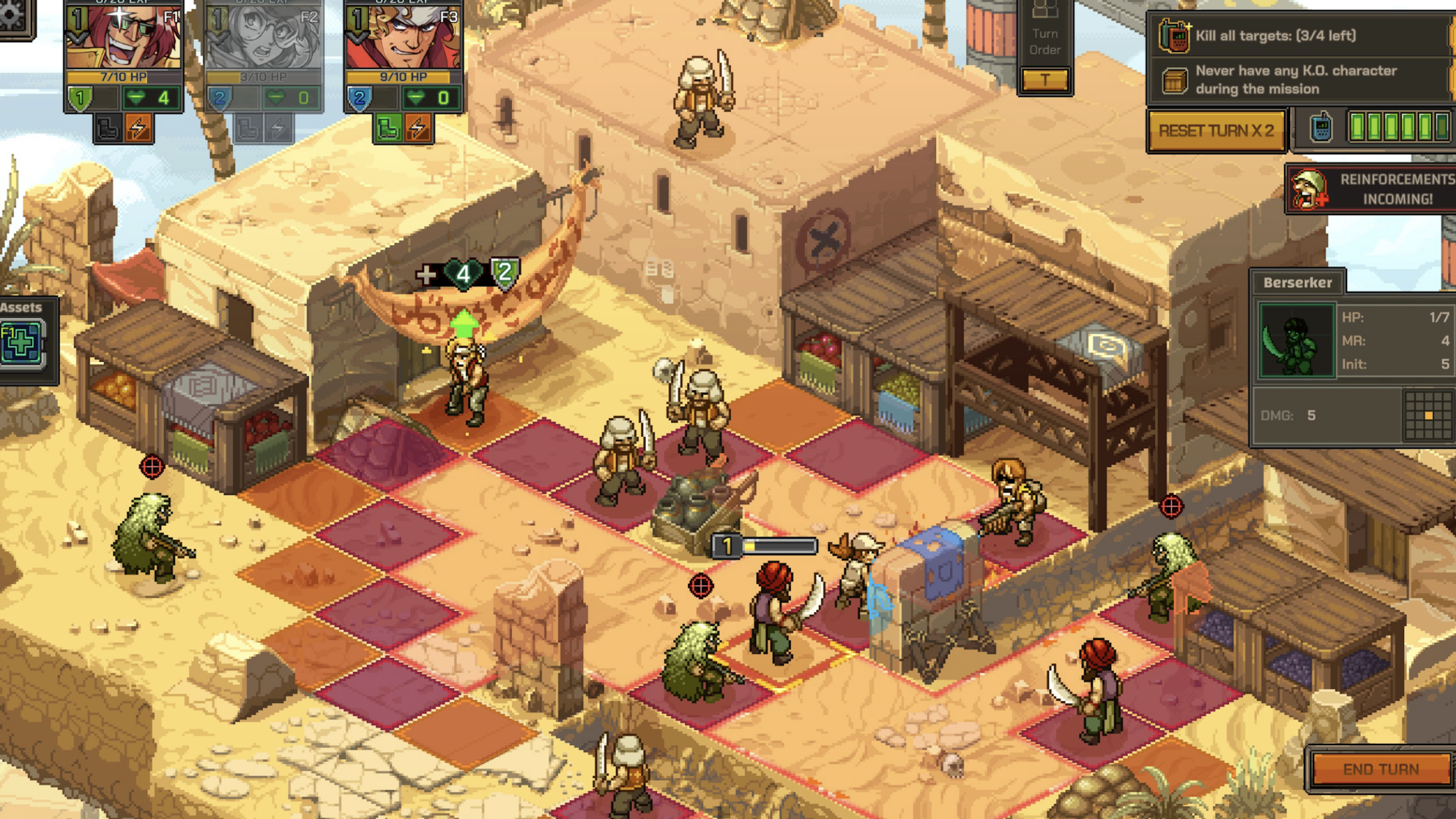Click the Turn Order icon at the top
The image size is (1456, 819).
(1045, 14)
